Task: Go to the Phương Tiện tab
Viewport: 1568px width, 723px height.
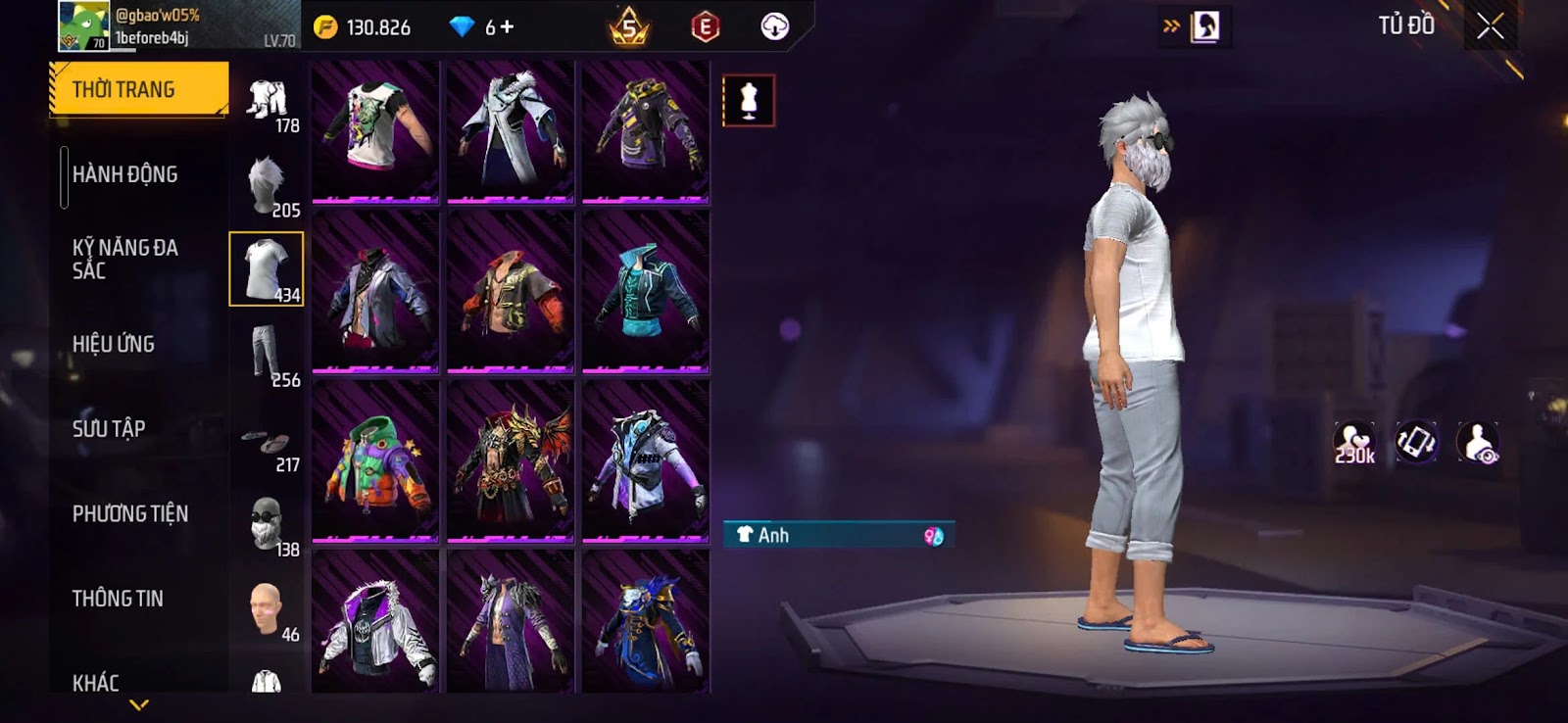Action: coord(129,513)
